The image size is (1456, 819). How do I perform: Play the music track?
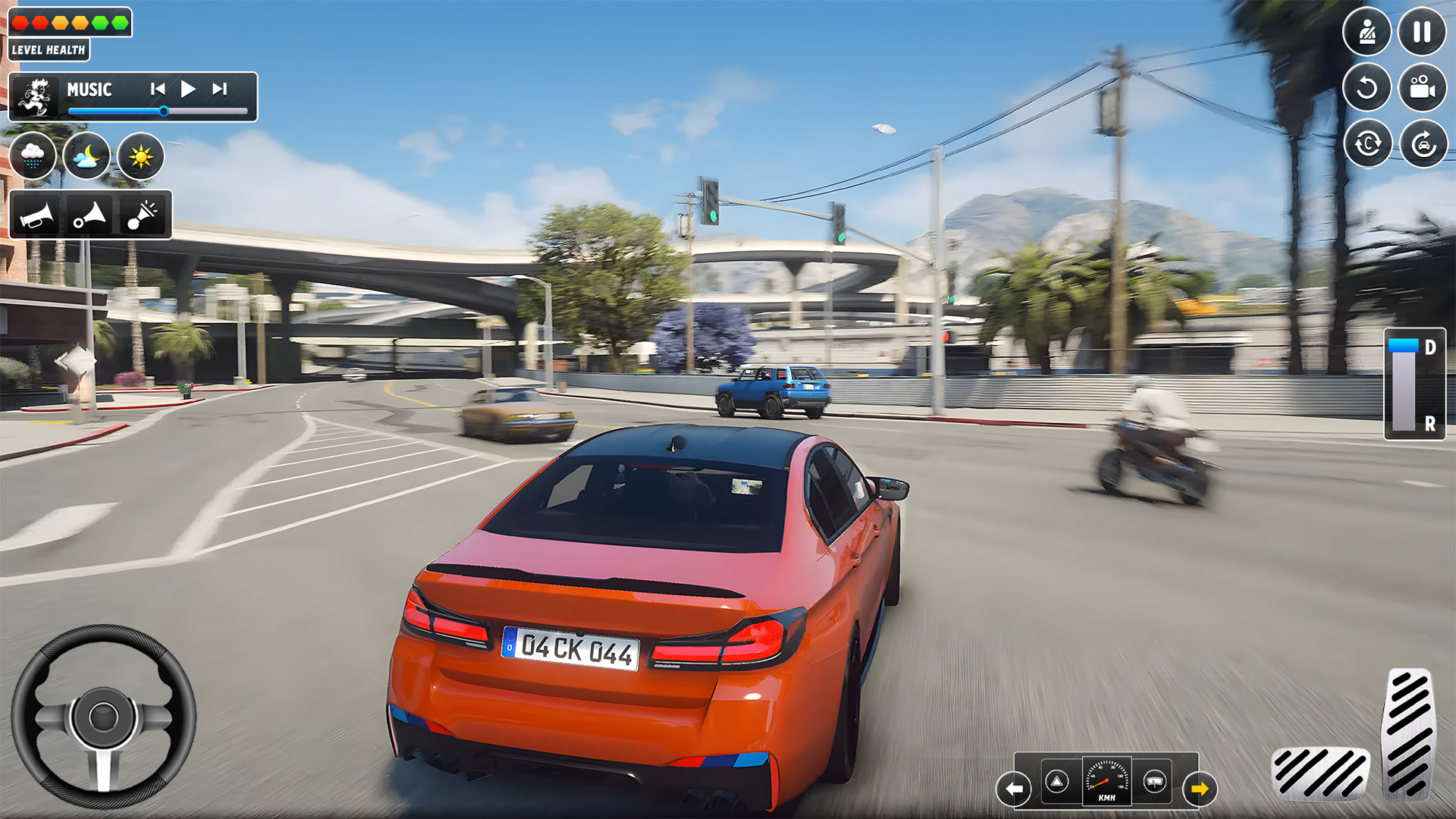click(x=188, y=88)
